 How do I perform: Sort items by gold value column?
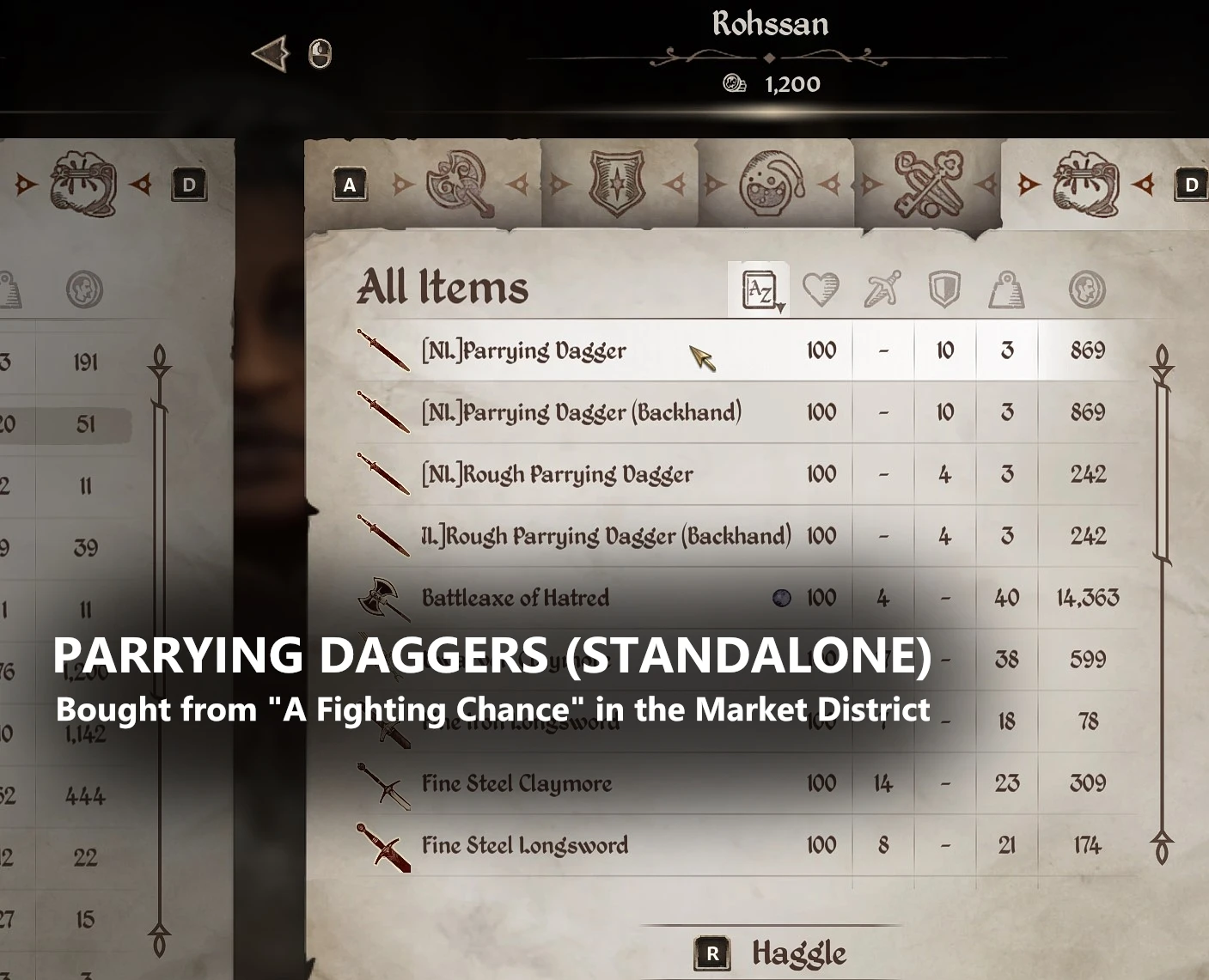1087,290
